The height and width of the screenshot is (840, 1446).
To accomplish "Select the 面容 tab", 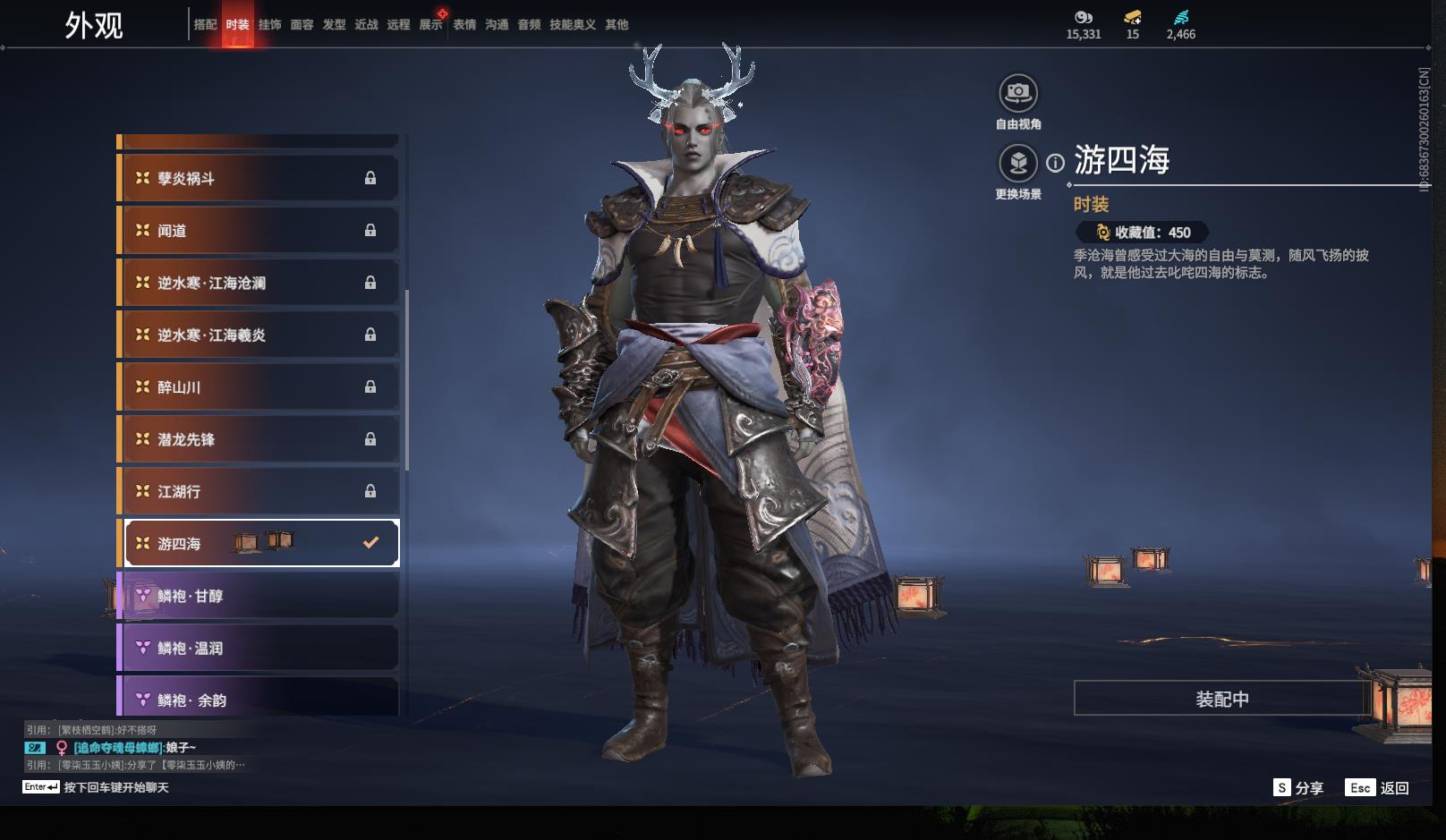I will [302, 25].
